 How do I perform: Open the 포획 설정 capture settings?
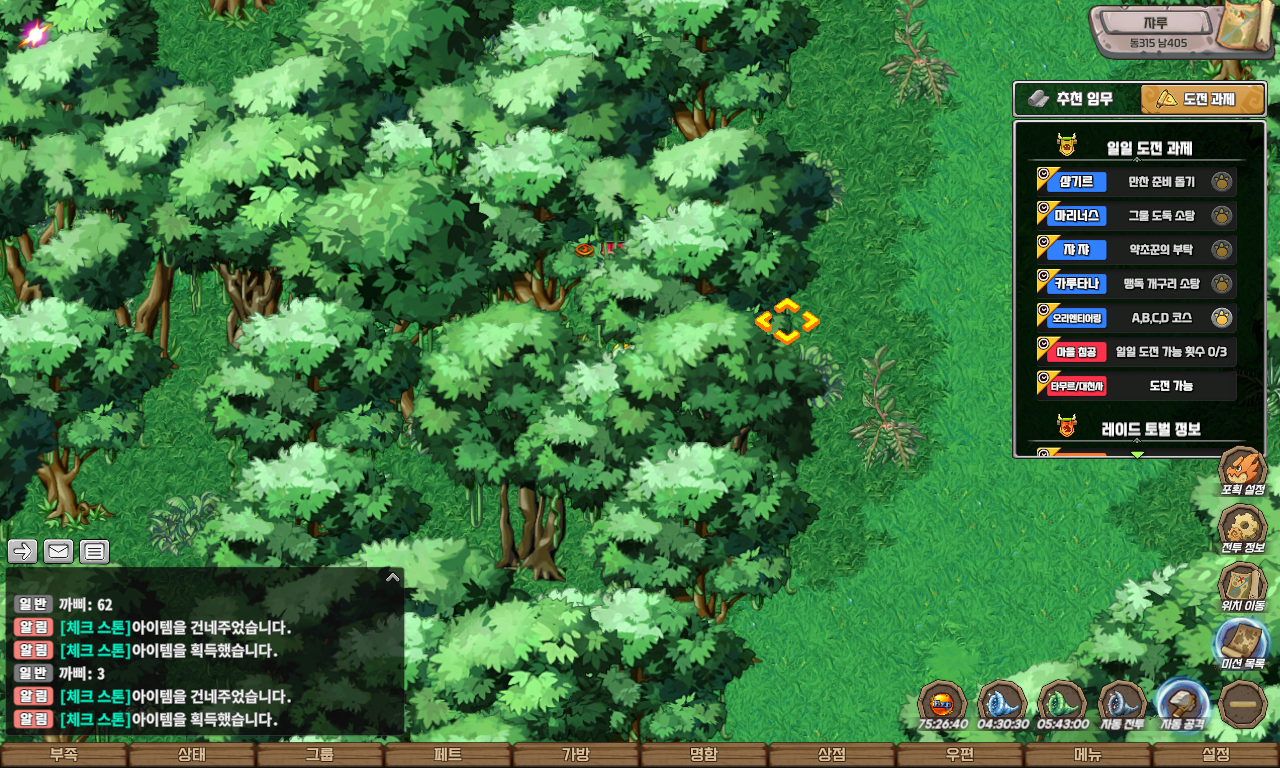(1242, 472)
